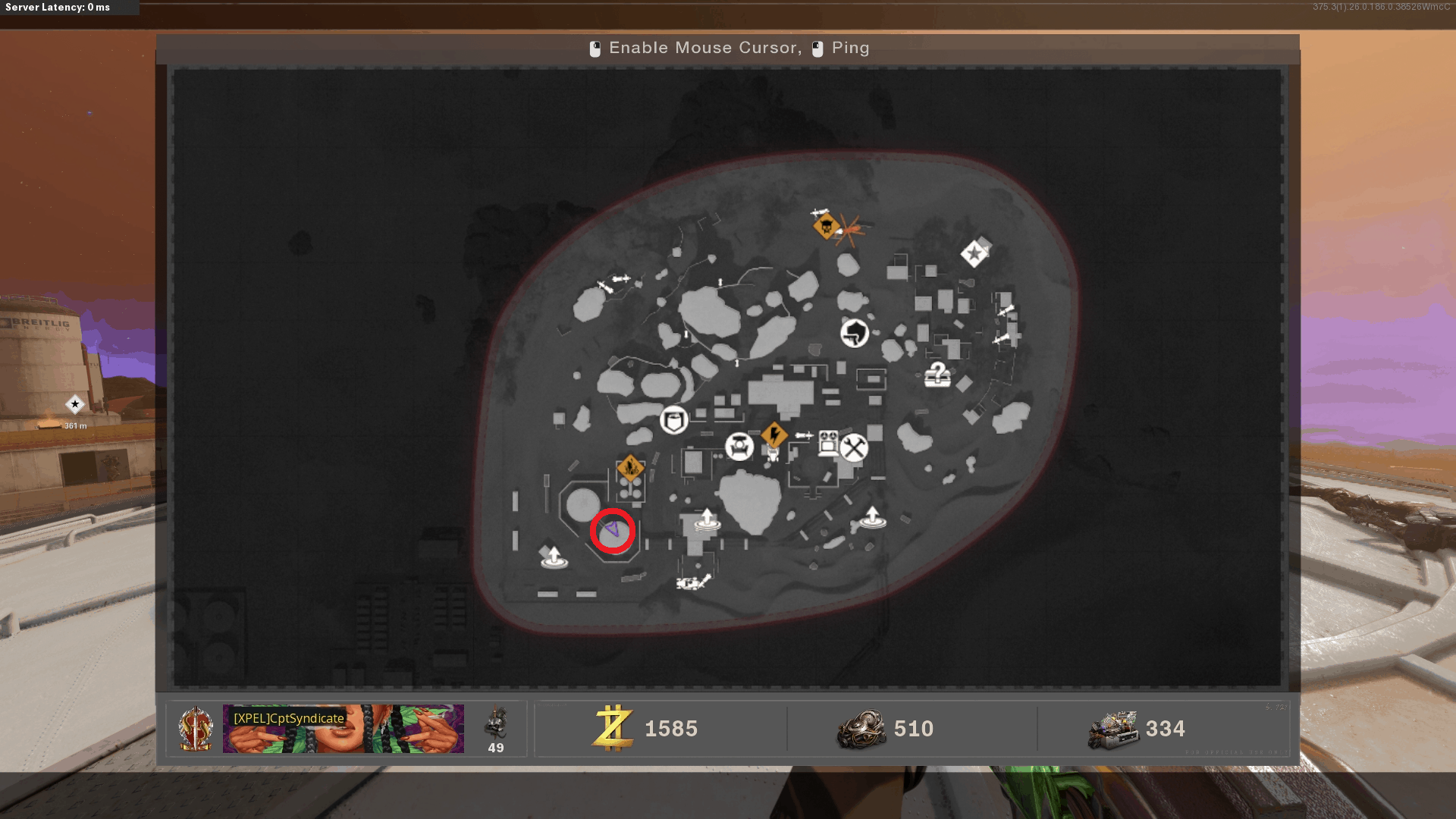Select the orange lightning bolt power marker
Image resolution: width=1456 pixels, height=819 pixels.
click(774, 435)
